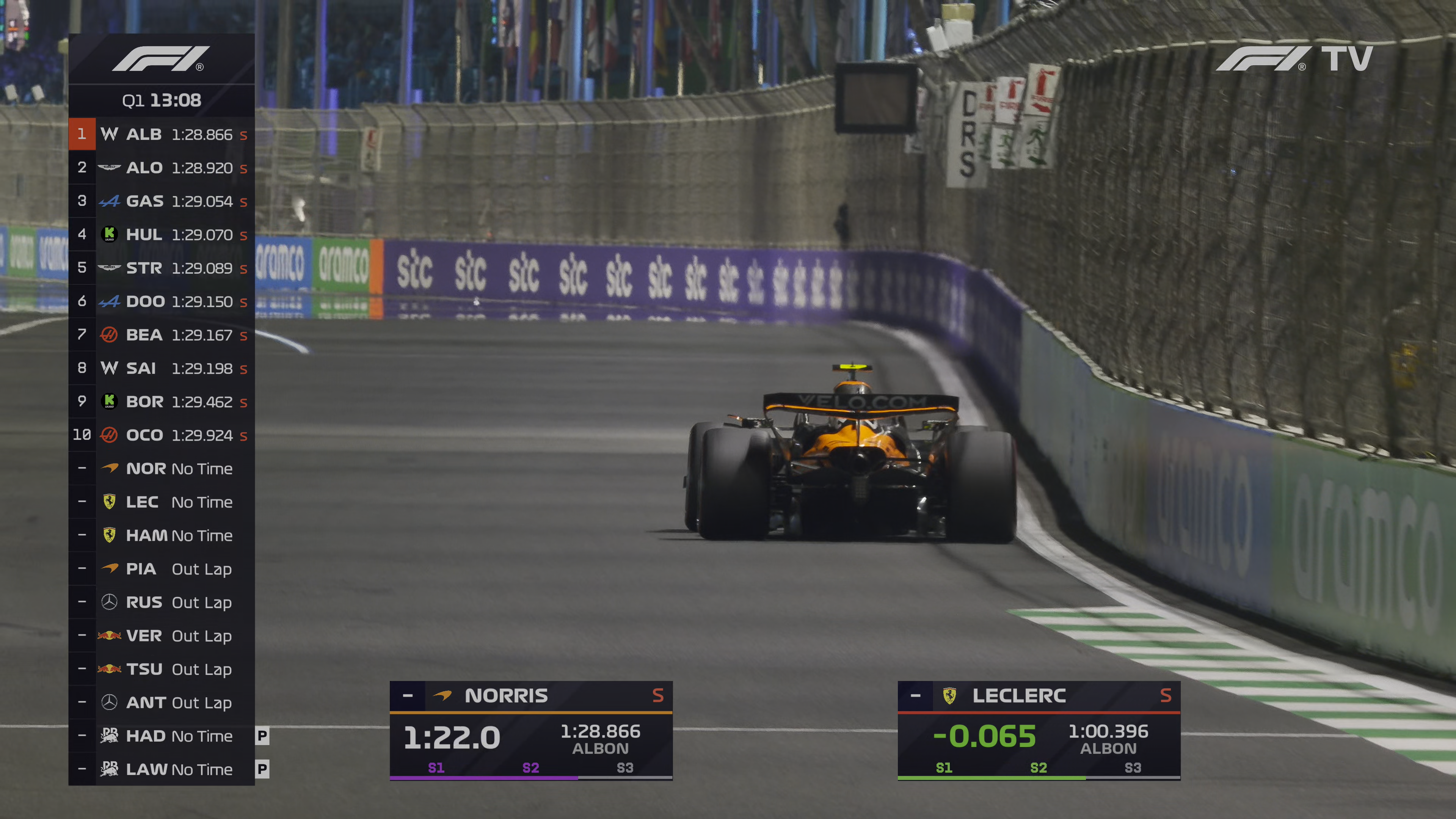Select Albon's row in the timing tower
The width and height of the screenshot is (1456, 819).
point(162,135)
